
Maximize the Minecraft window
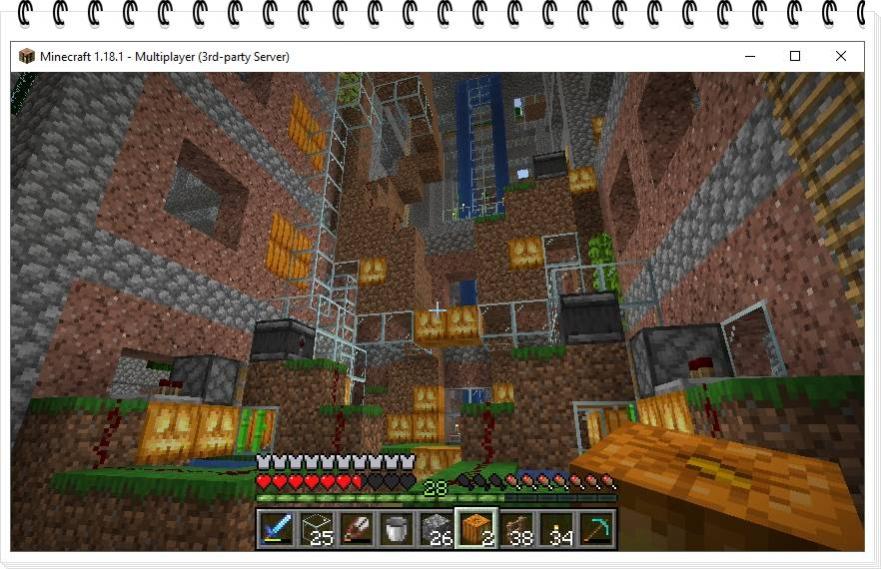click(795, 57)
